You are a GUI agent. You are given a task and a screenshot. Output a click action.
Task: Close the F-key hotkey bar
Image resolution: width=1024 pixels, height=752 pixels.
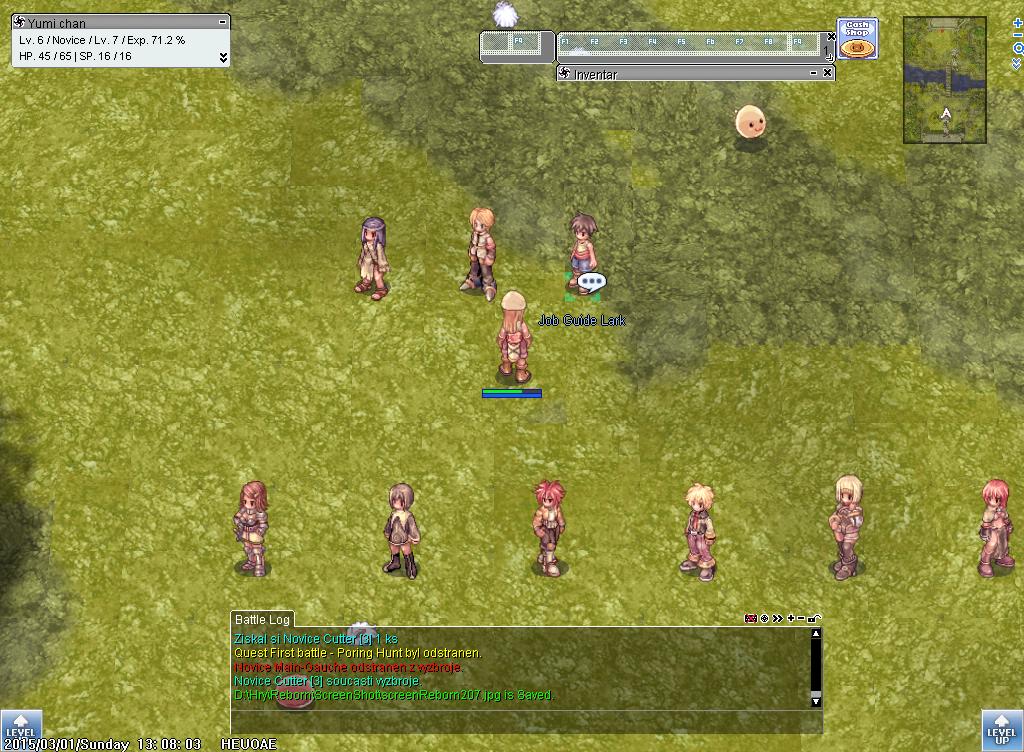point(831,37)
